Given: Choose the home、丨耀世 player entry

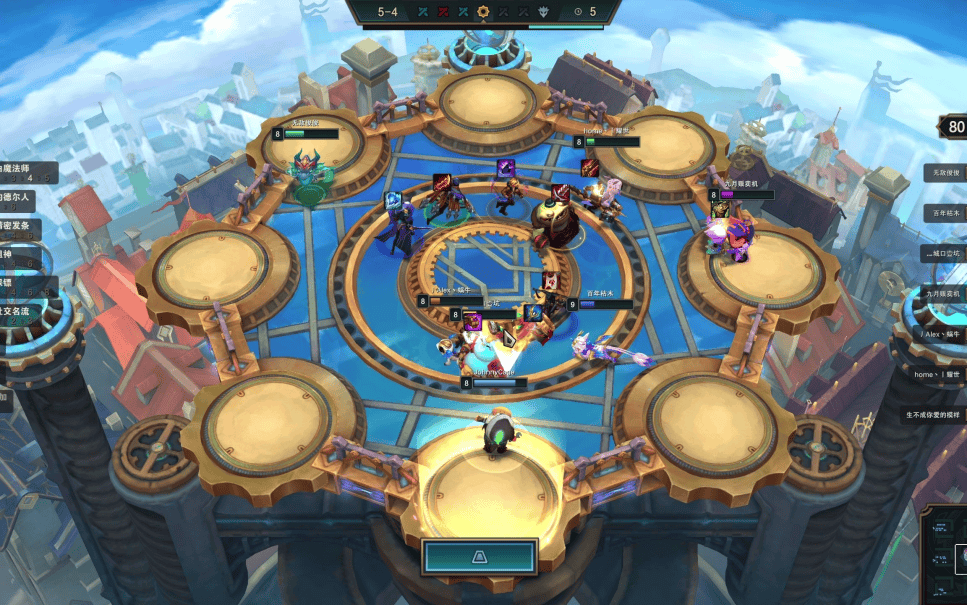Looking at the screenshot, I should 937,374.
